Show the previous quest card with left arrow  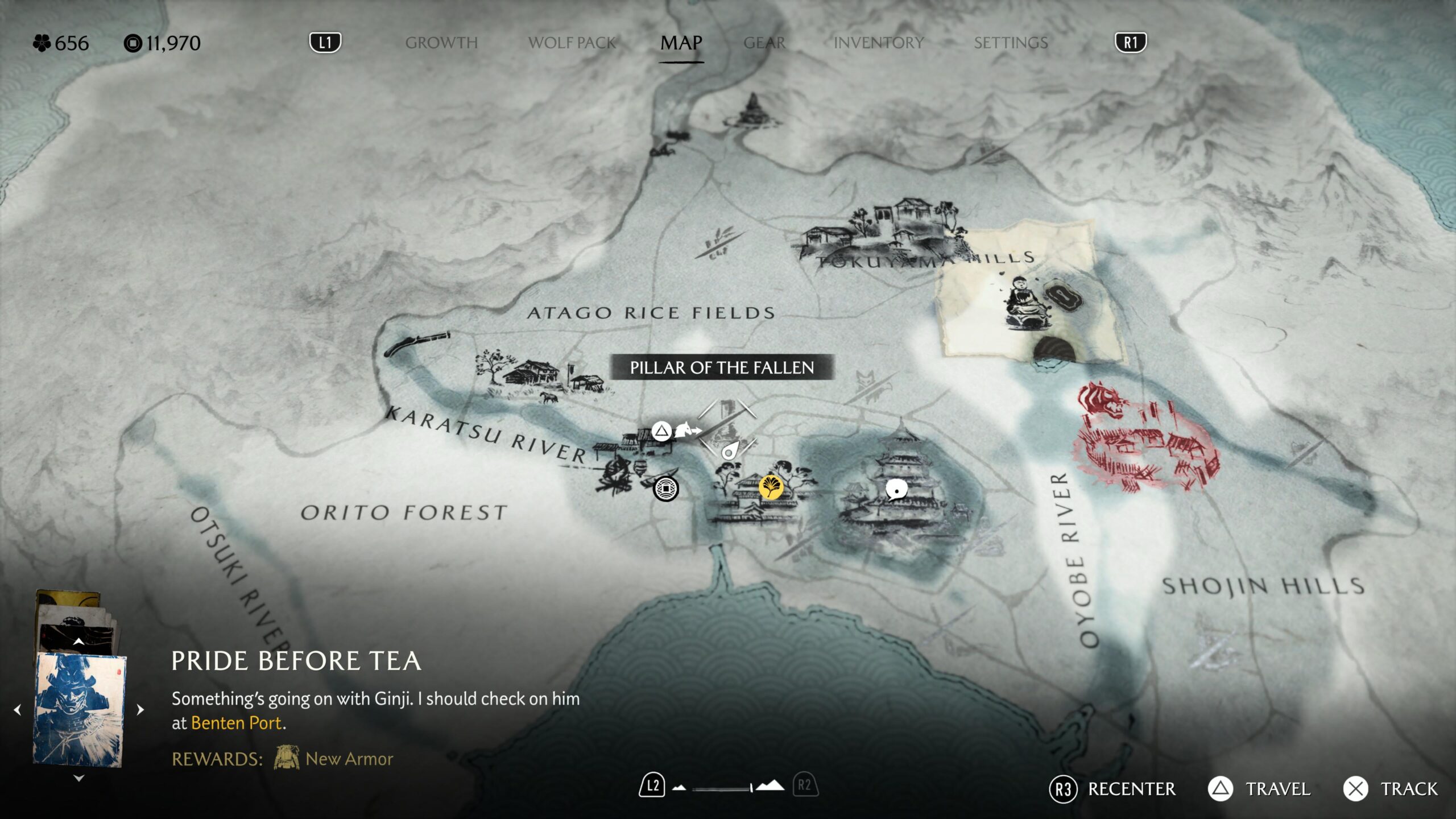tap(18, 709)
